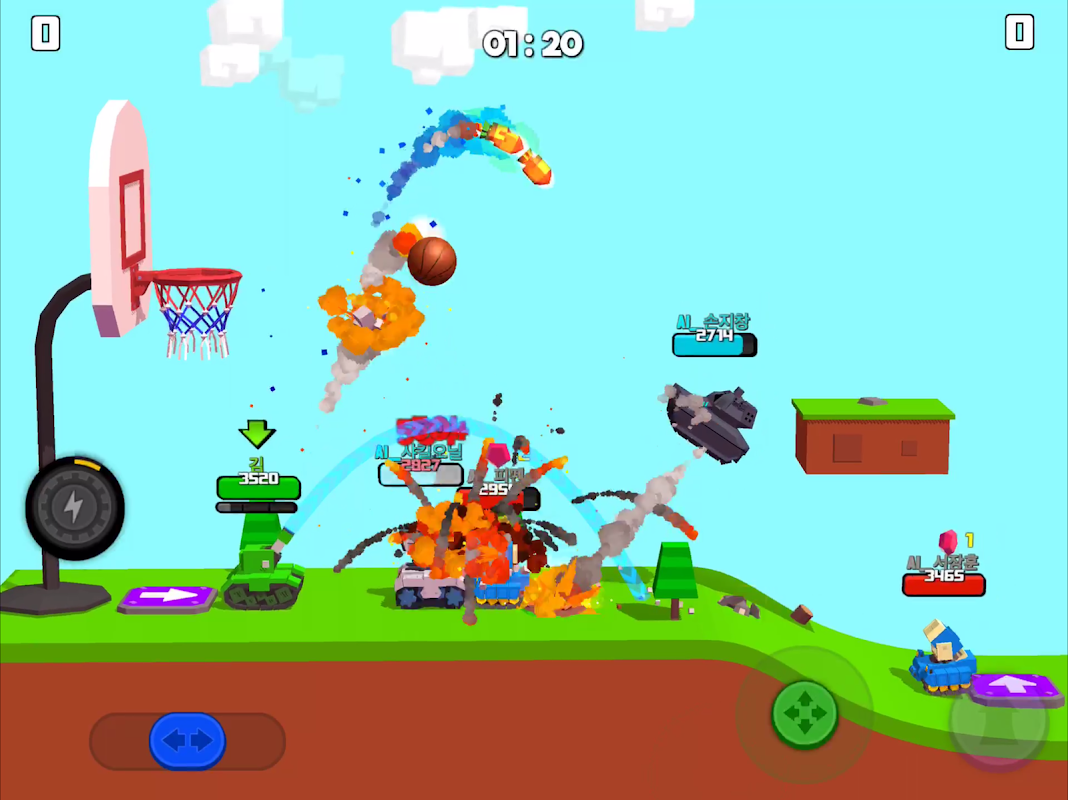The height and width of the screenshot is (800, 1068).
Task: Tap the green four-arrow aim joystick
Action: 804,713
